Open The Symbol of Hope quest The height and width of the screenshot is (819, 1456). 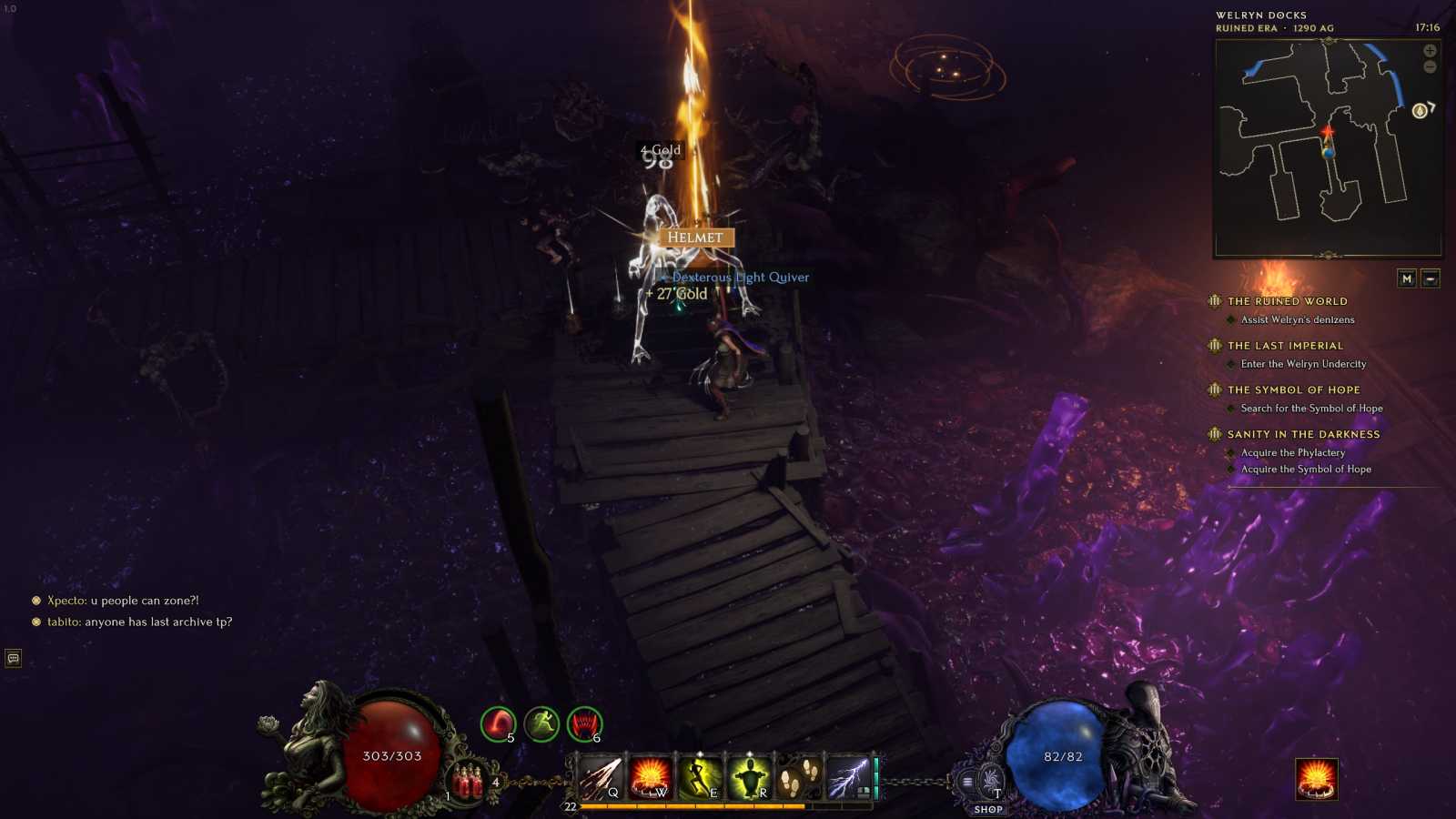point(1293,389)
